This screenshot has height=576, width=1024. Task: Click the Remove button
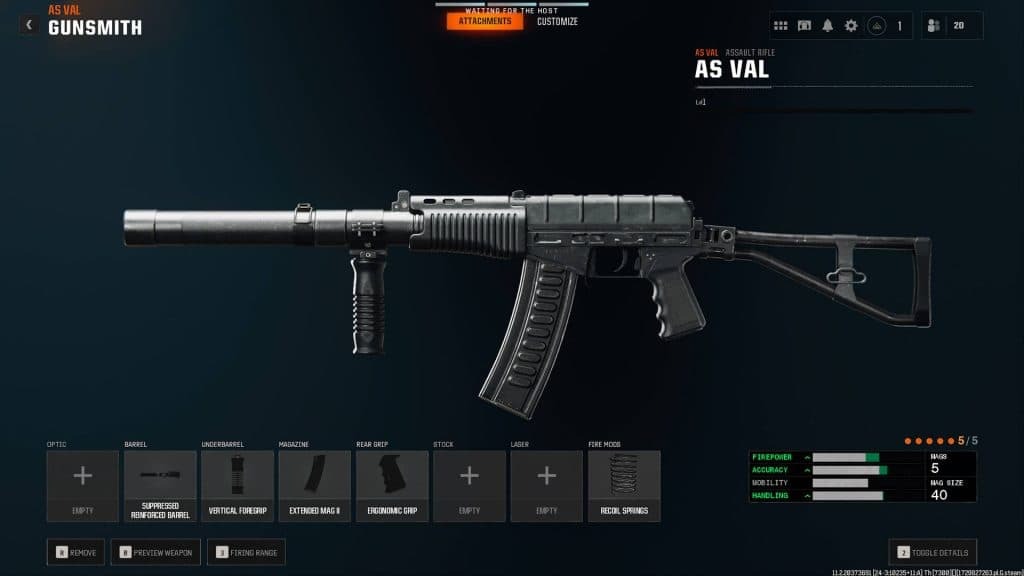(76, 551)
